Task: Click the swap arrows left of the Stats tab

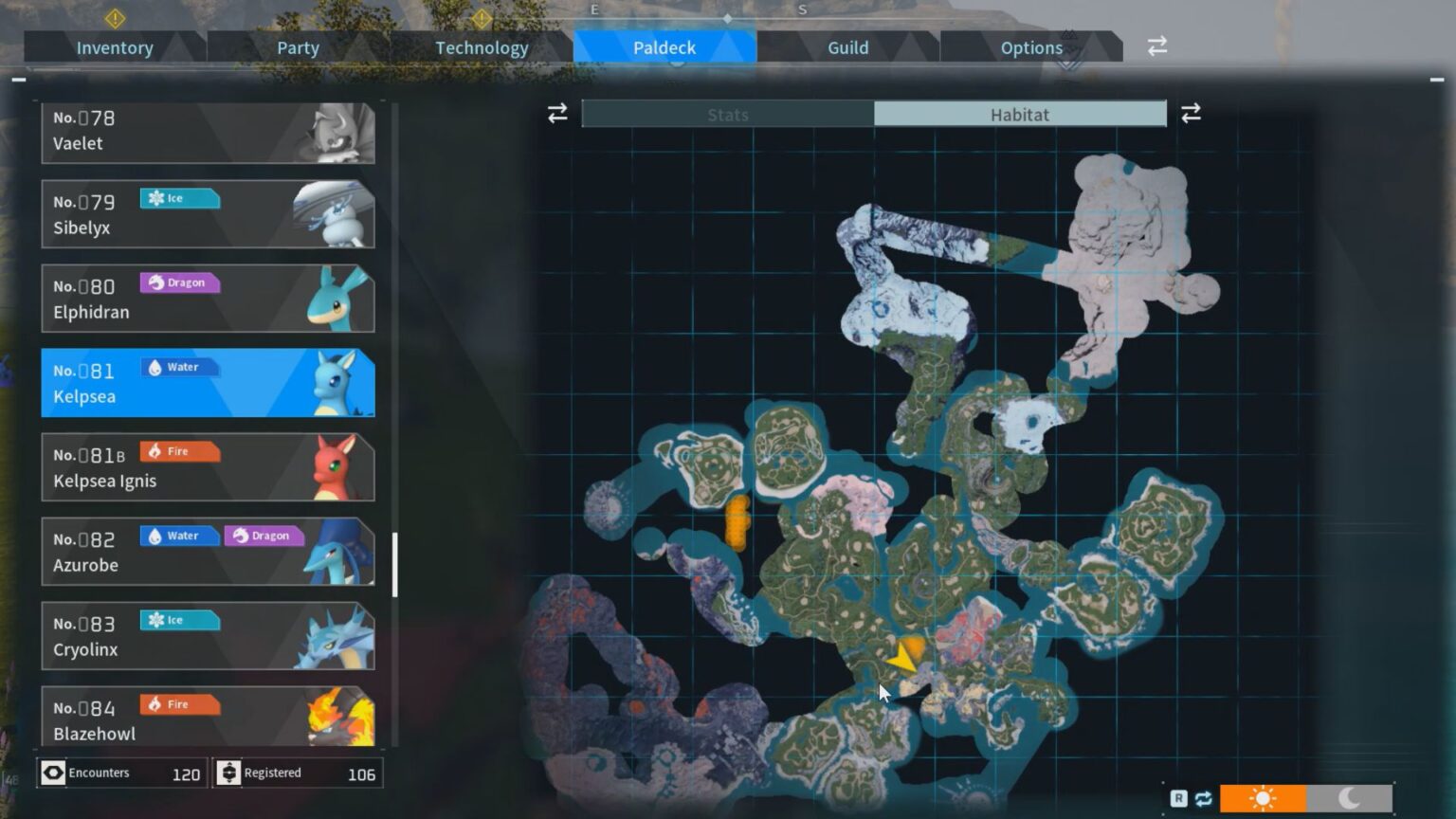Action: (x=556, y=113)
